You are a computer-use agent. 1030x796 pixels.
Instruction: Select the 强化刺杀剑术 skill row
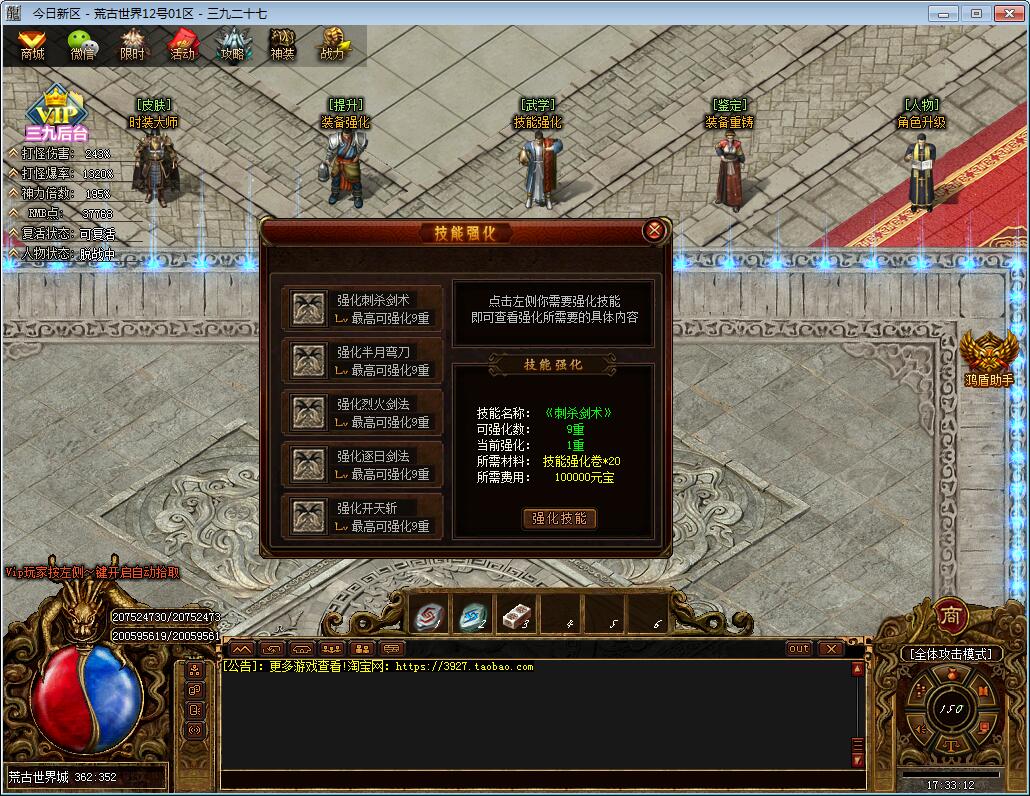coord(362,308)
